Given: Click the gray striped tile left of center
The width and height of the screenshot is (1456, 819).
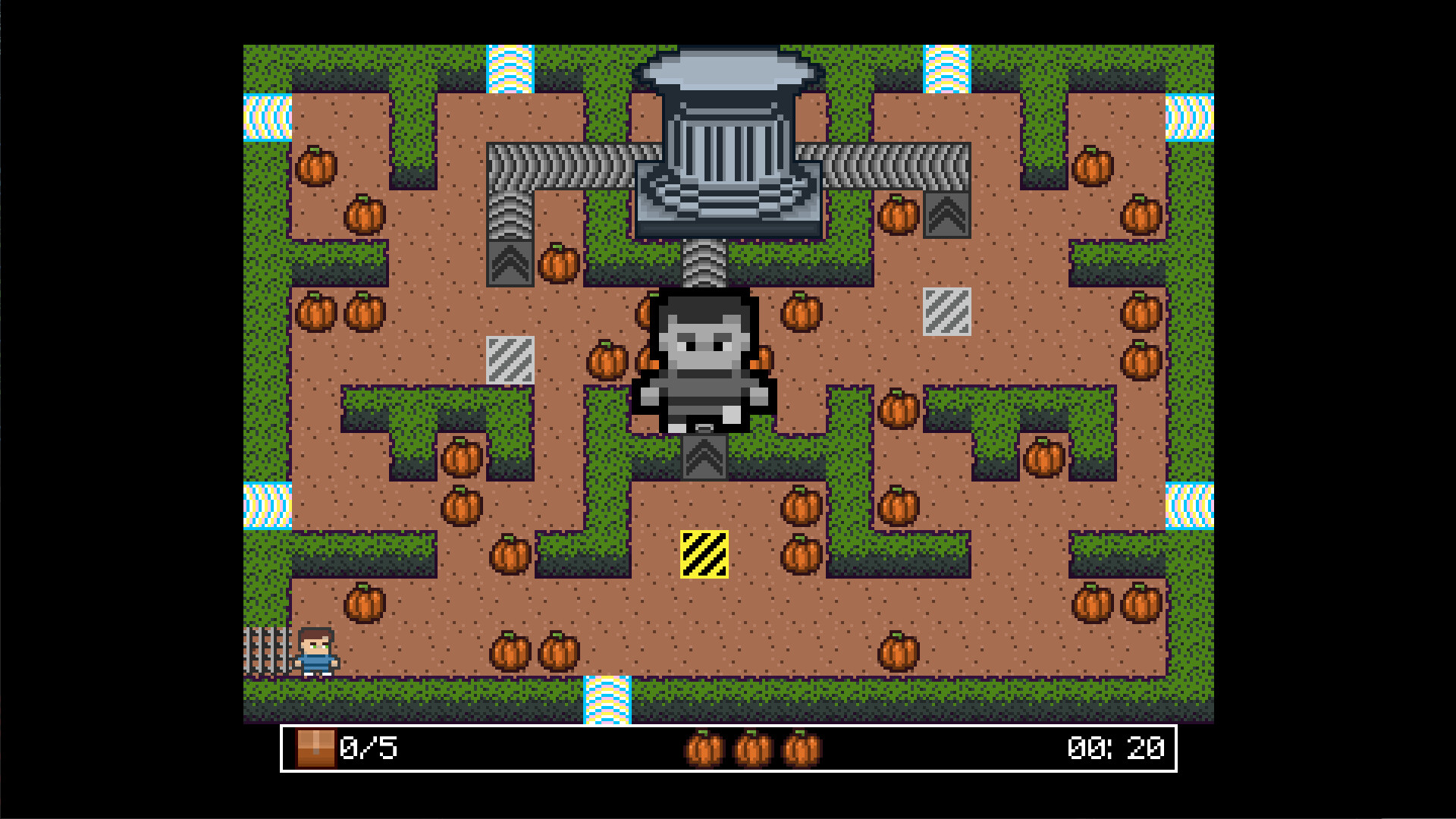Looking at the screenshot, I should point(510,362).
